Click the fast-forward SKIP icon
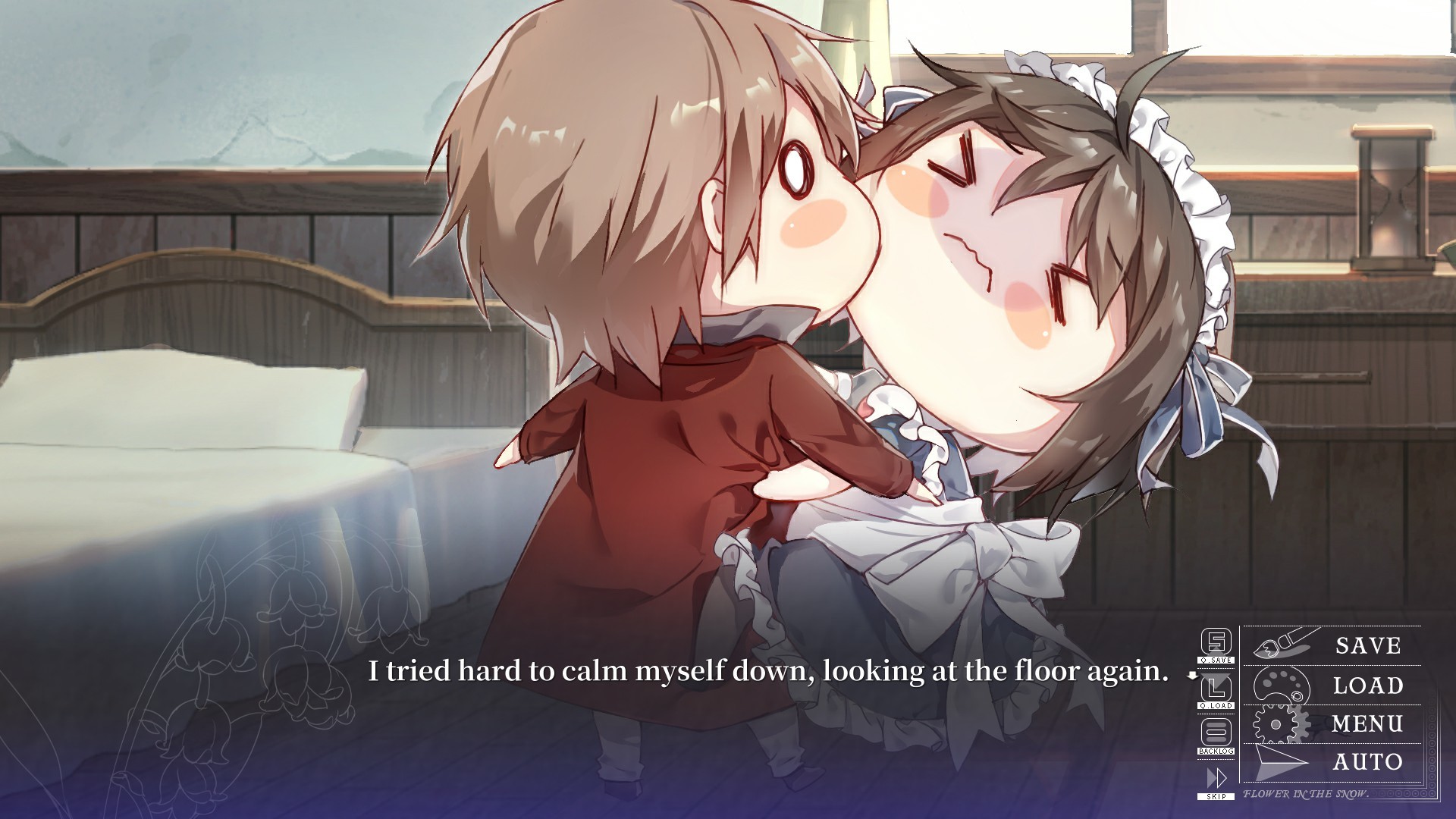The width and height of the screenshot is (1456, 819). (x=1216, y=777)
